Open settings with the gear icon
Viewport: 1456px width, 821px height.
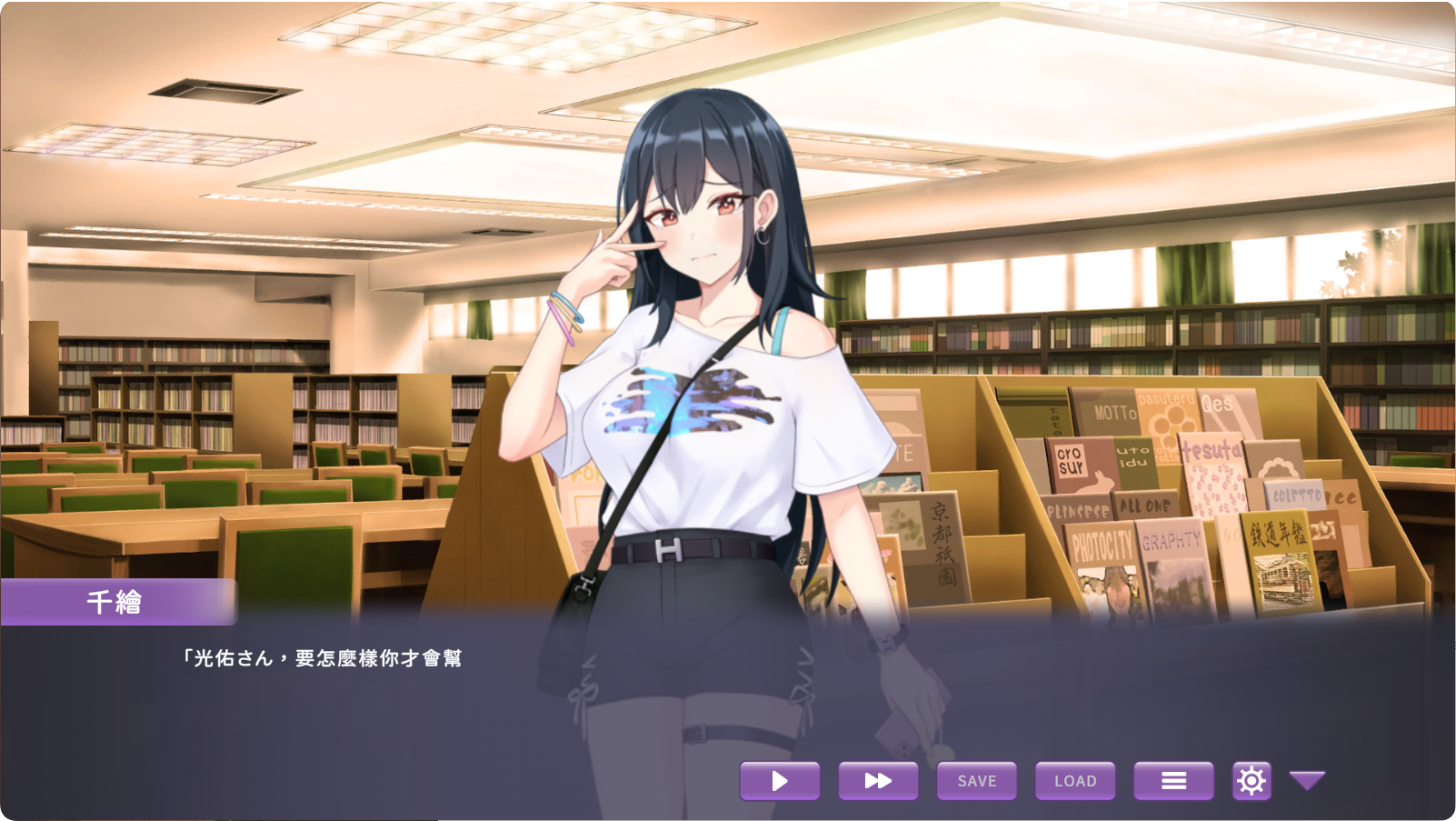tap(1252, 781)
